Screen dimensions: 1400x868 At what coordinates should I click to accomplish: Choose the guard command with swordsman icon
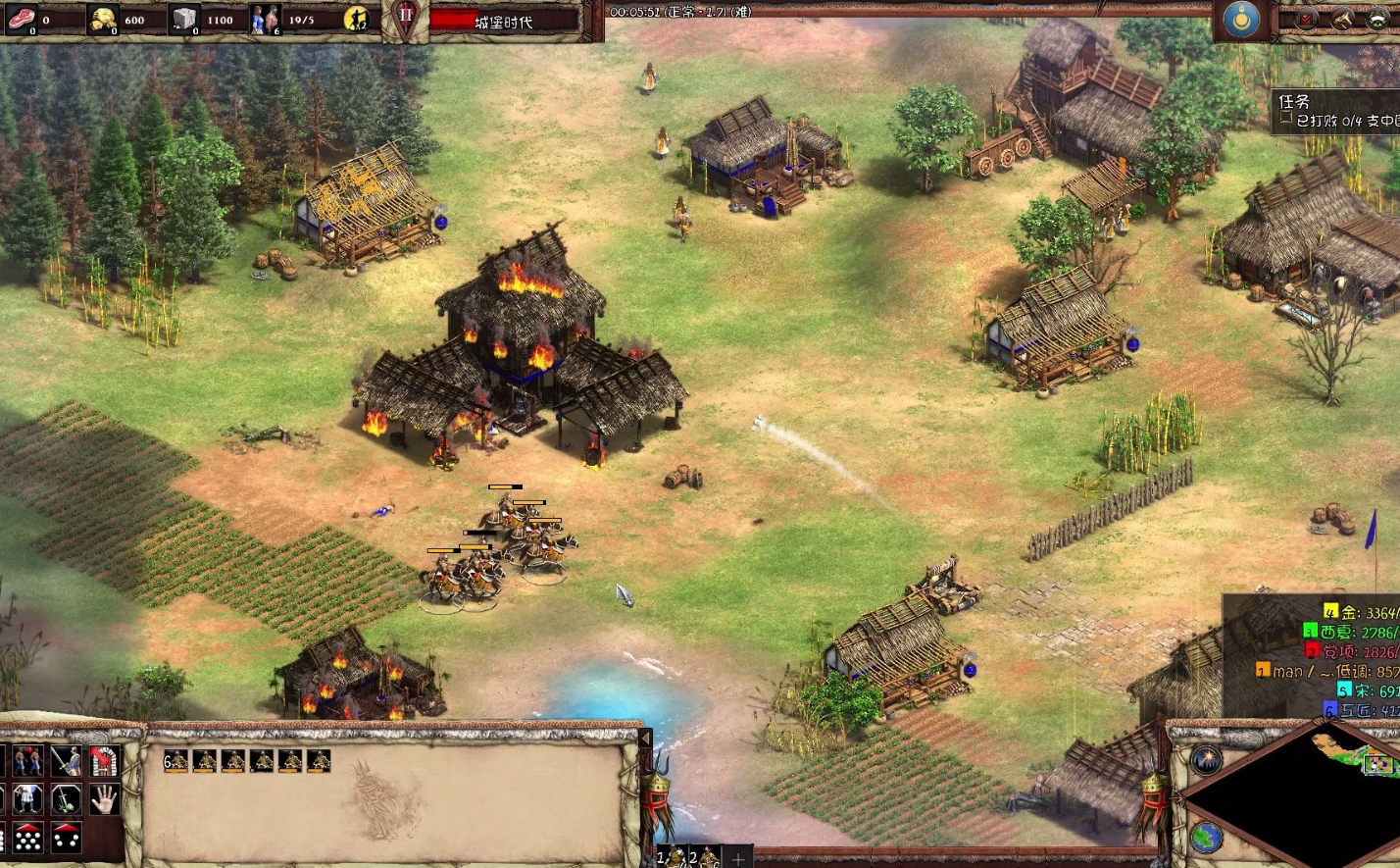coord(66,761)
